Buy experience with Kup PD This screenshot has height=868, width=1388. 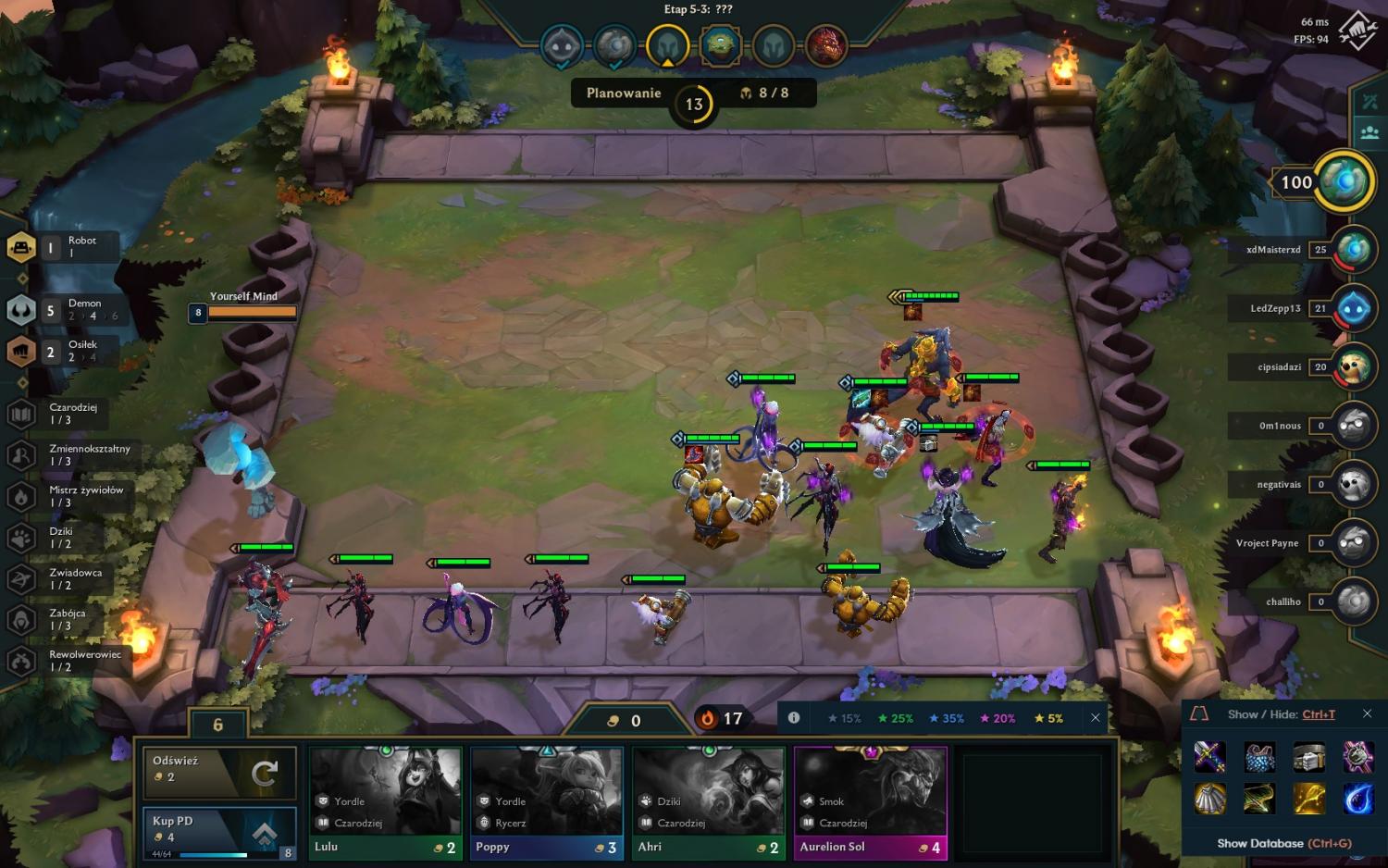pyautogui.click(x=219, y=833)
